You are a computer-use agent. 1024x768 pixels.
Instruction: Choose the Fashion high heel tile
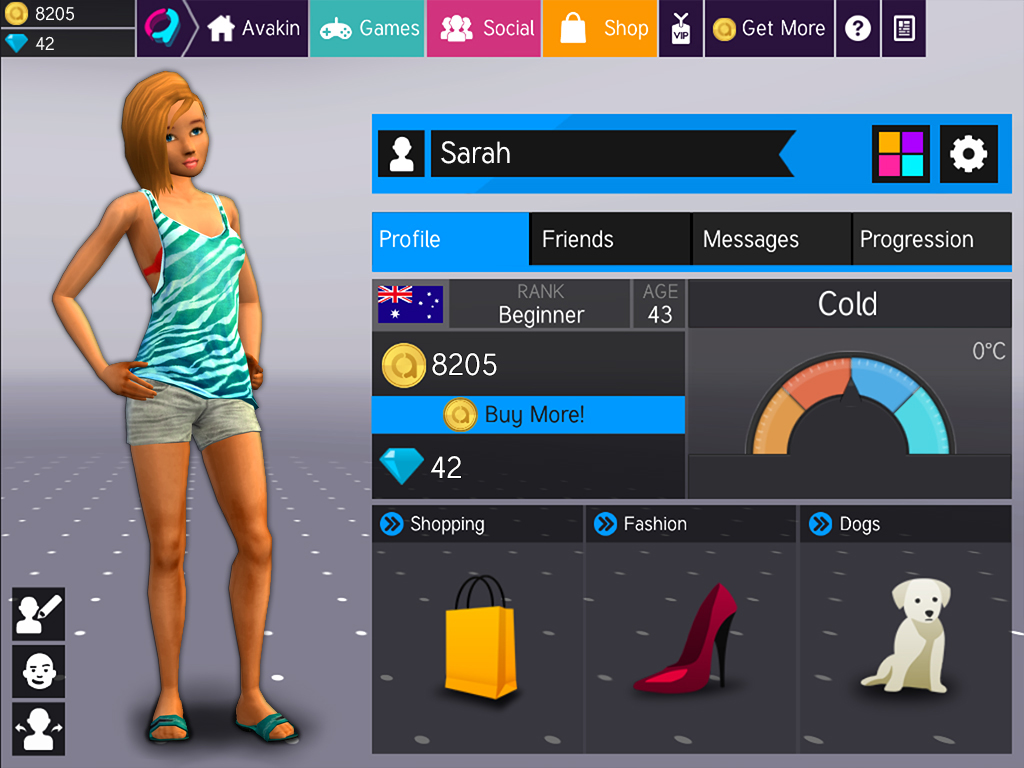pos(691,630)
